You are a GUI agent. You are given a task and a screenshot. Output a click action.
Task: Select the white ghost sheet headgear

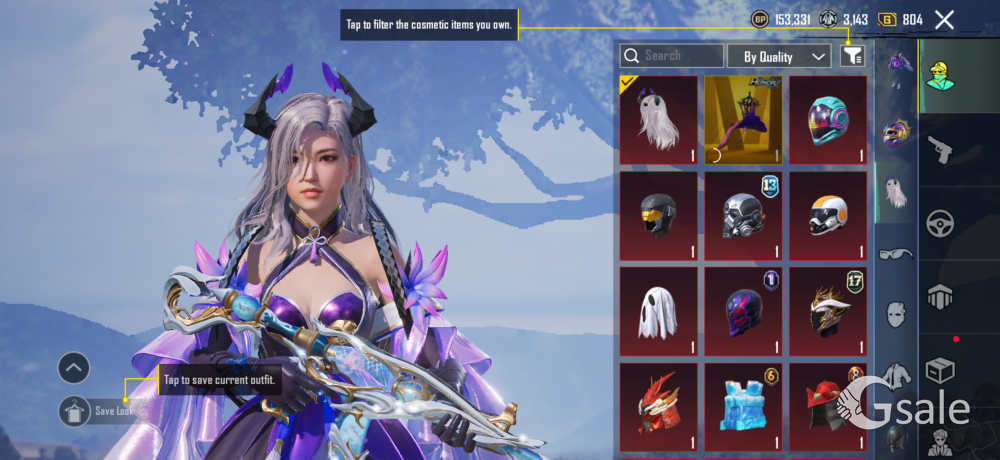pyautogui.click(x=658, y=311)
